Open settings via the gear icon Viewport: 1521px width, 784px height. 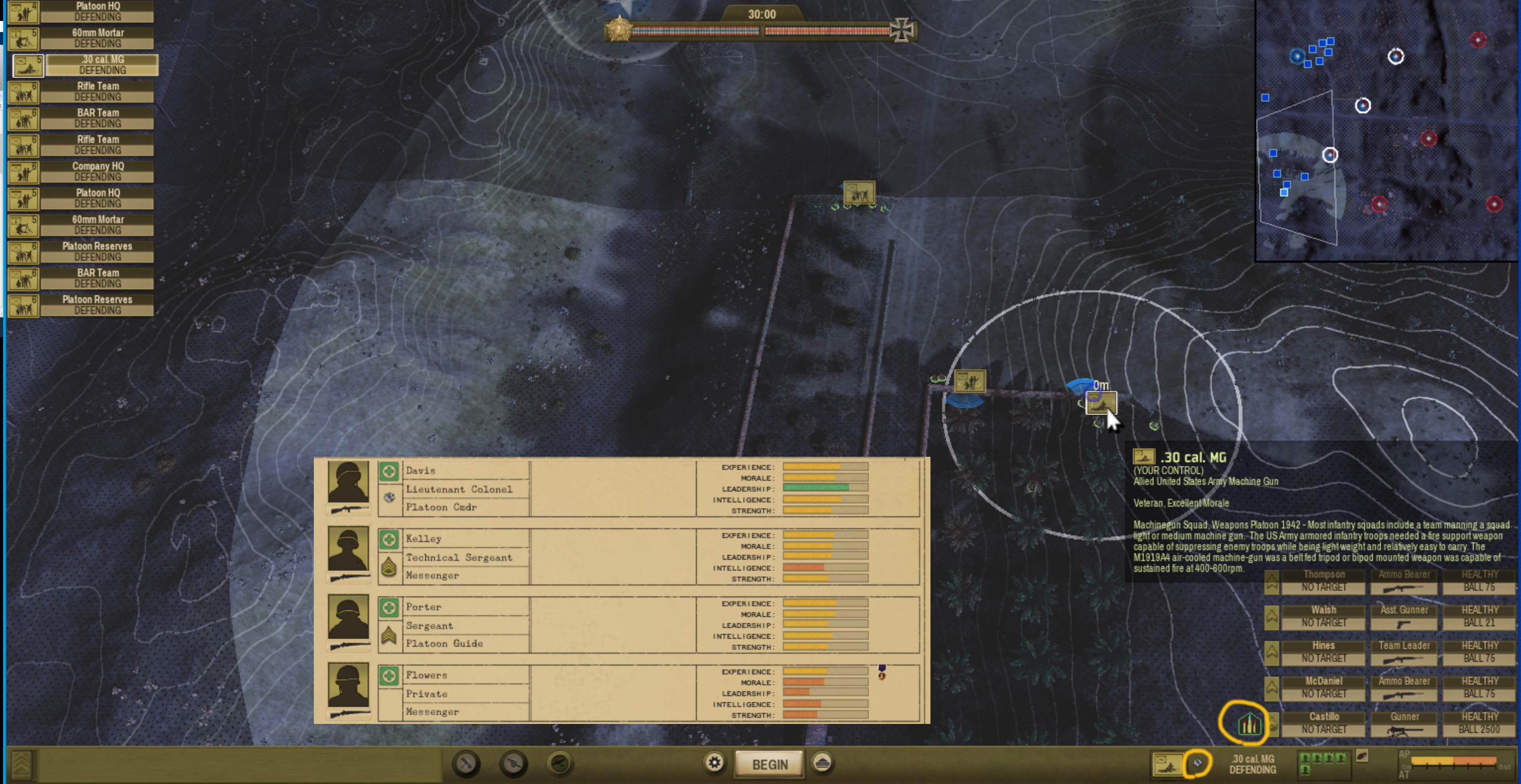coord(714,763)
